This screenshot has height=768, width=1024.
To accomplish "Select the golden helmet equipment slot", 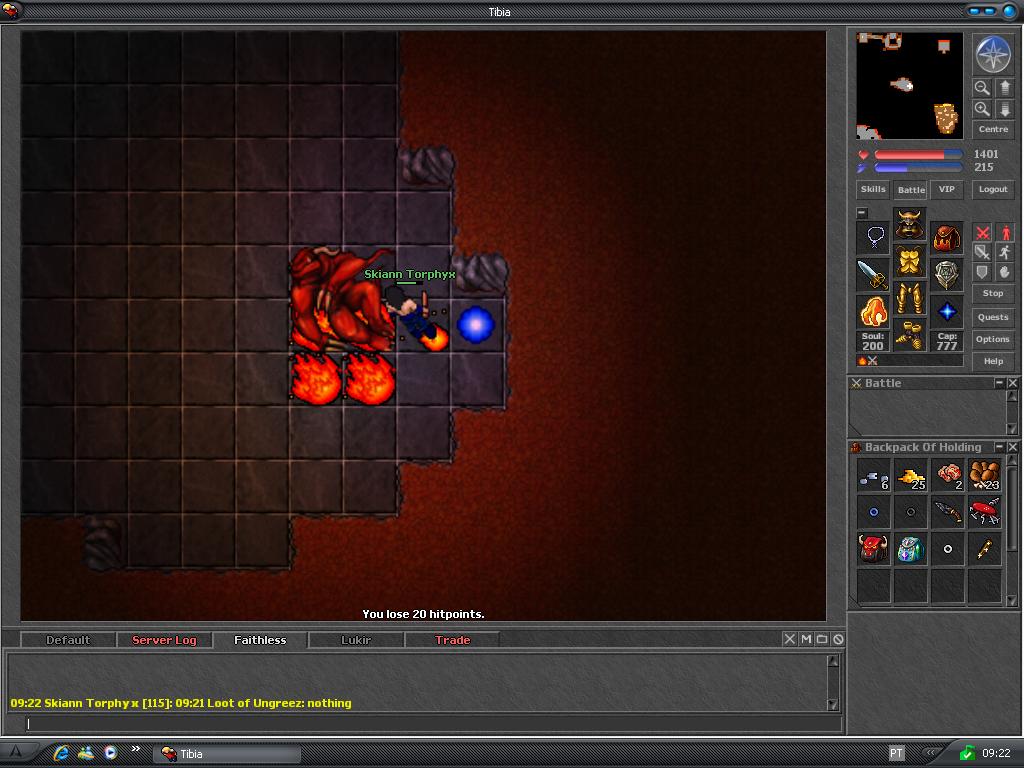I will [x=909, y=224].
